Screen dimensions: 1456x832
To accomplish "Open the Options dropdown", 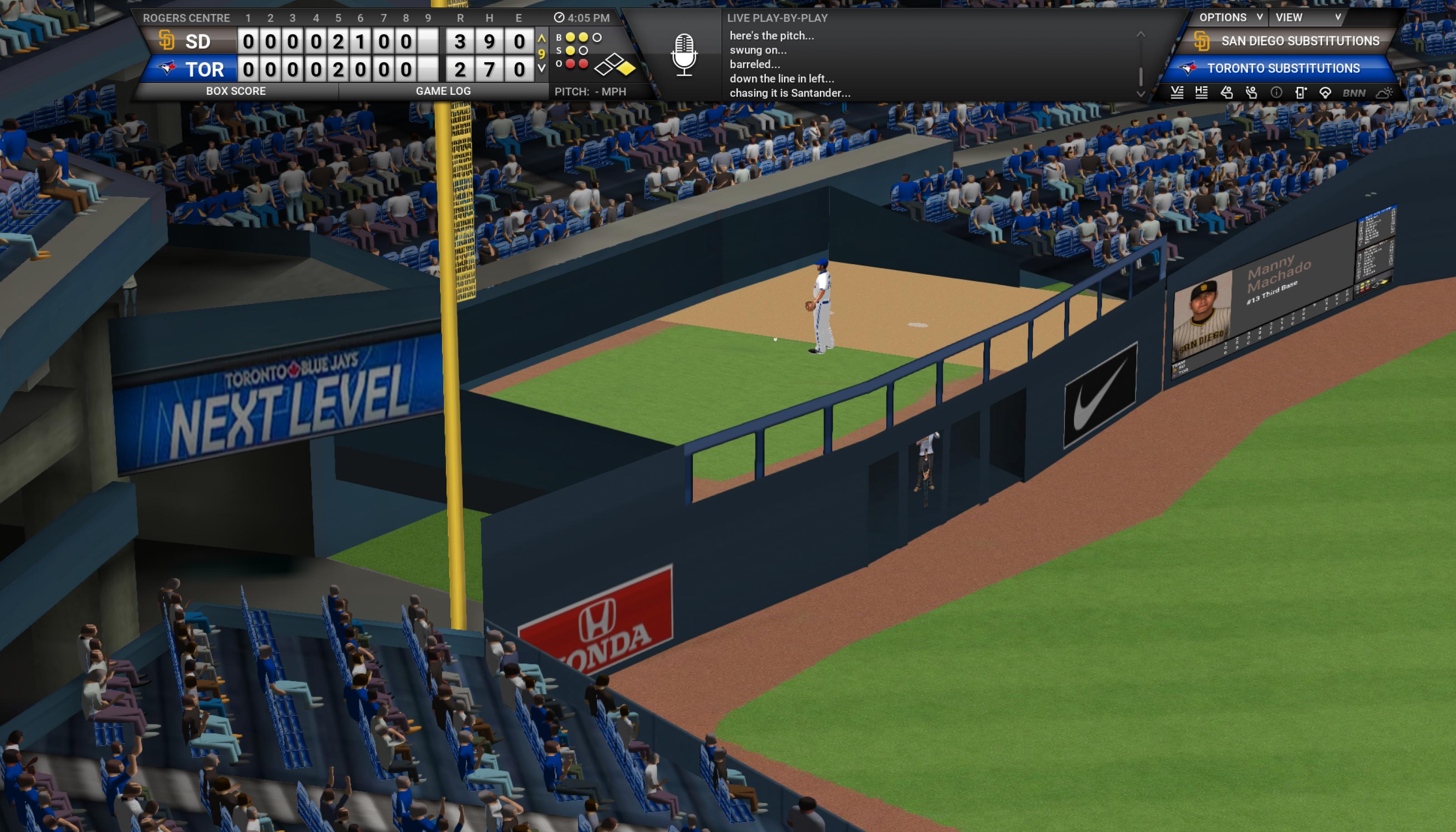I will point(1230,18).
